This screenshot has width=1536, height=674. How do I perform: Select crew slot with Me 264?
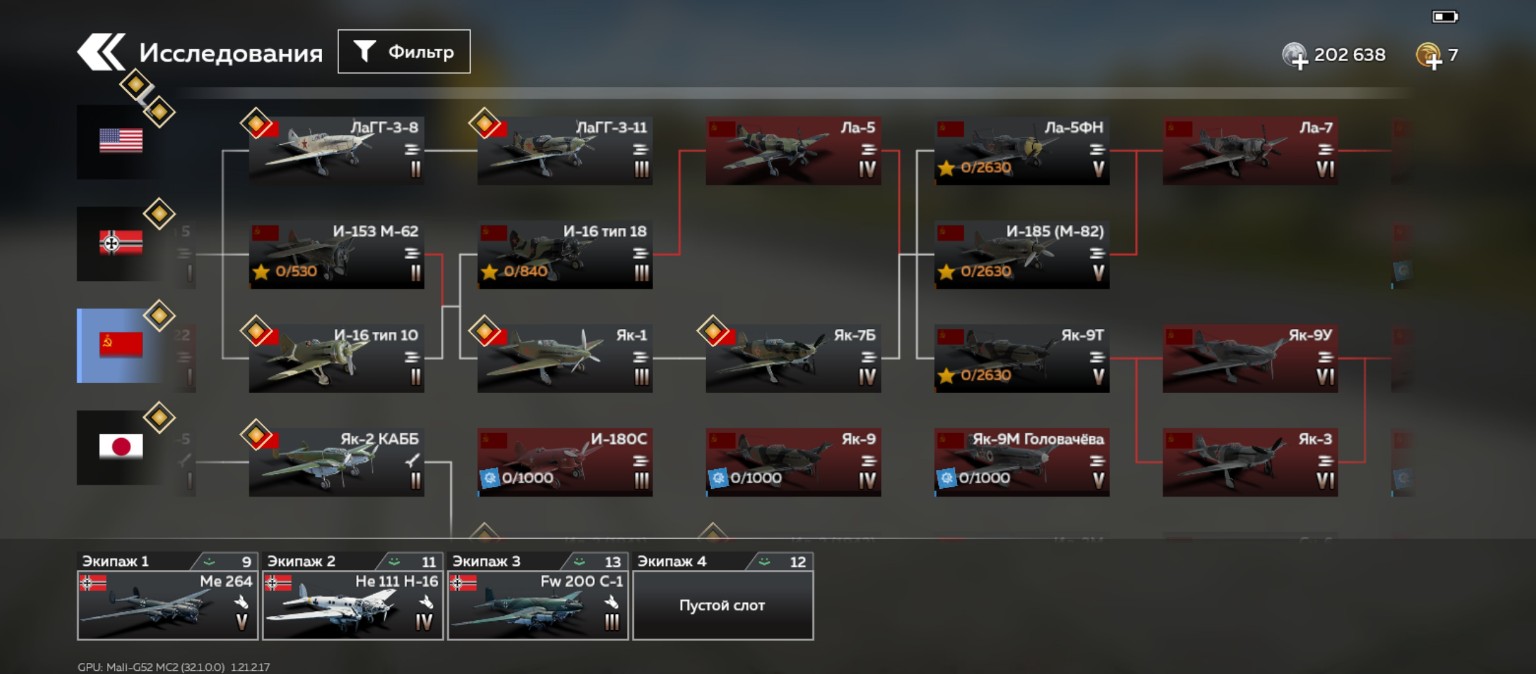coord(167,604)
